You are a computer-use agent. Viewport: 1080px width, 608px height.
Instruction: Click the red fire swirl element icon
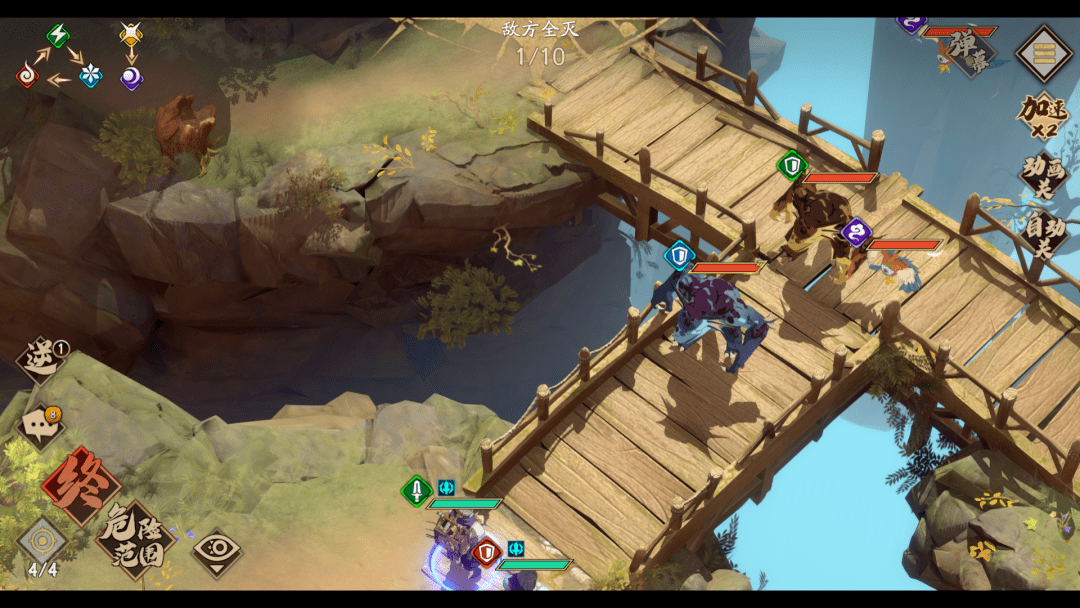point(28,75)
